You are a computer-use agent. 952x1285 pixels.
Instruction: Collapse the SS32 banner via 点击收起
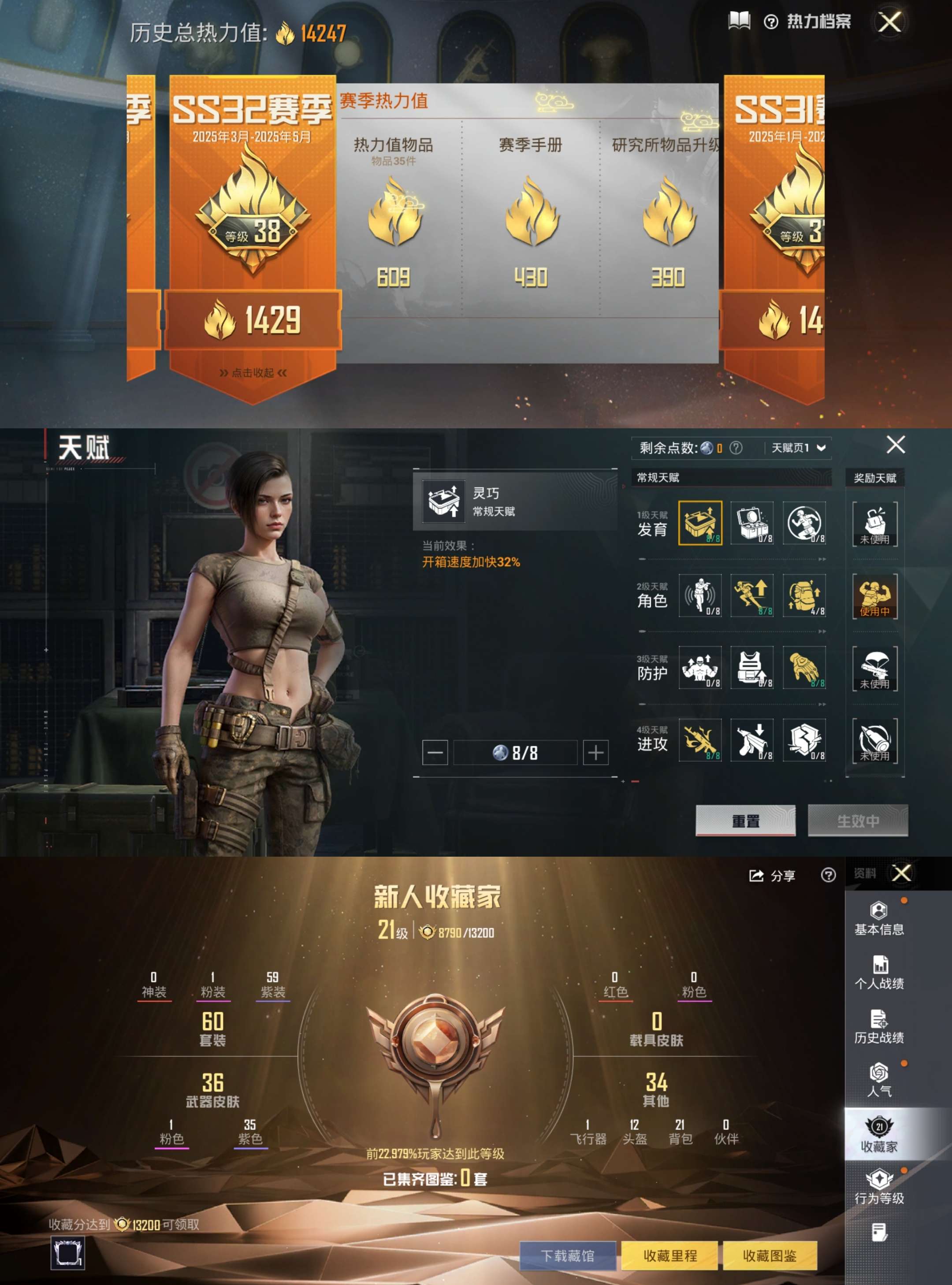click(x=253, y=373)
